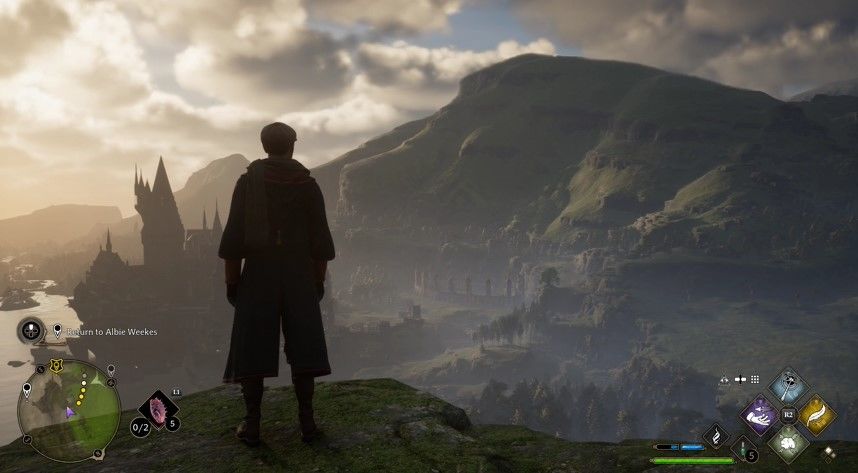
Task: Cast the purple Accio hand spell
Action: click(759, 414)
